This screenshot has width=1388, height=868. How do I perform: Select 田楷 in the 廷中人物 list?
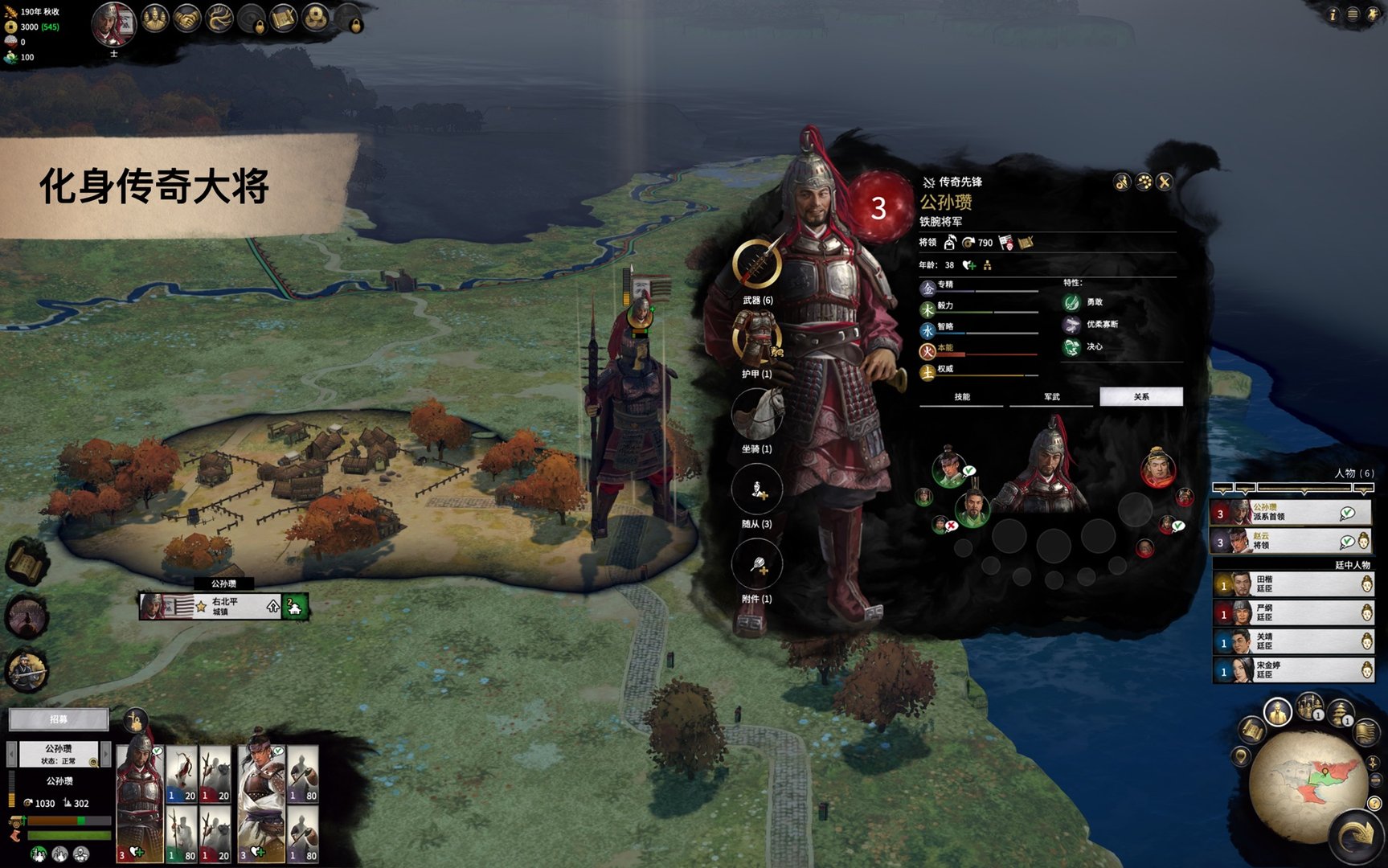point(1286,584)
